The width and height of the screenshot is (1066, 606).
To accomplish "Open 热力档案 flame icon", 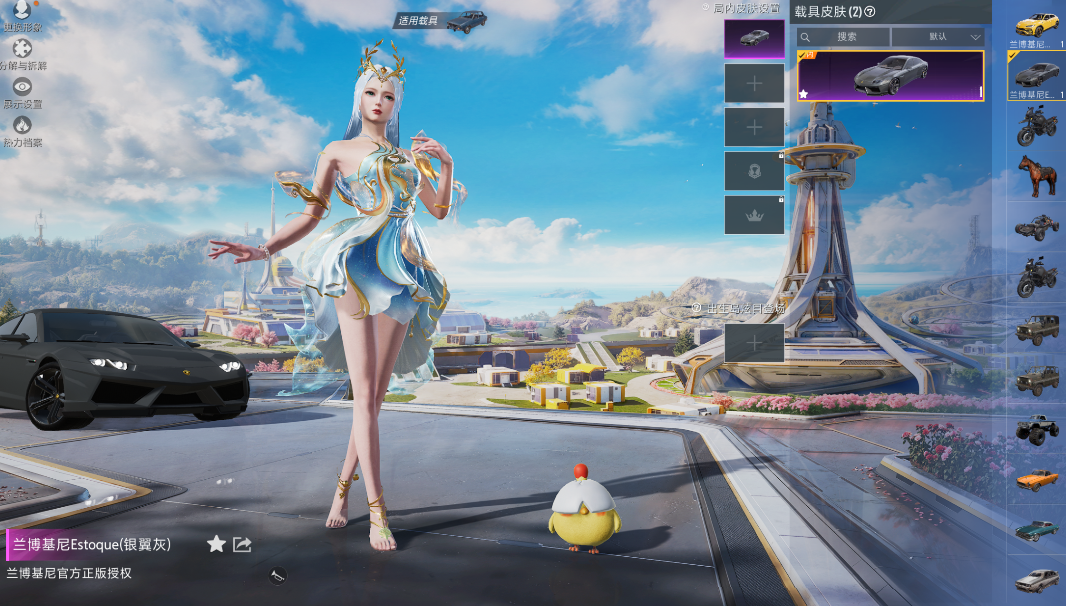I will tap(22, 126).
